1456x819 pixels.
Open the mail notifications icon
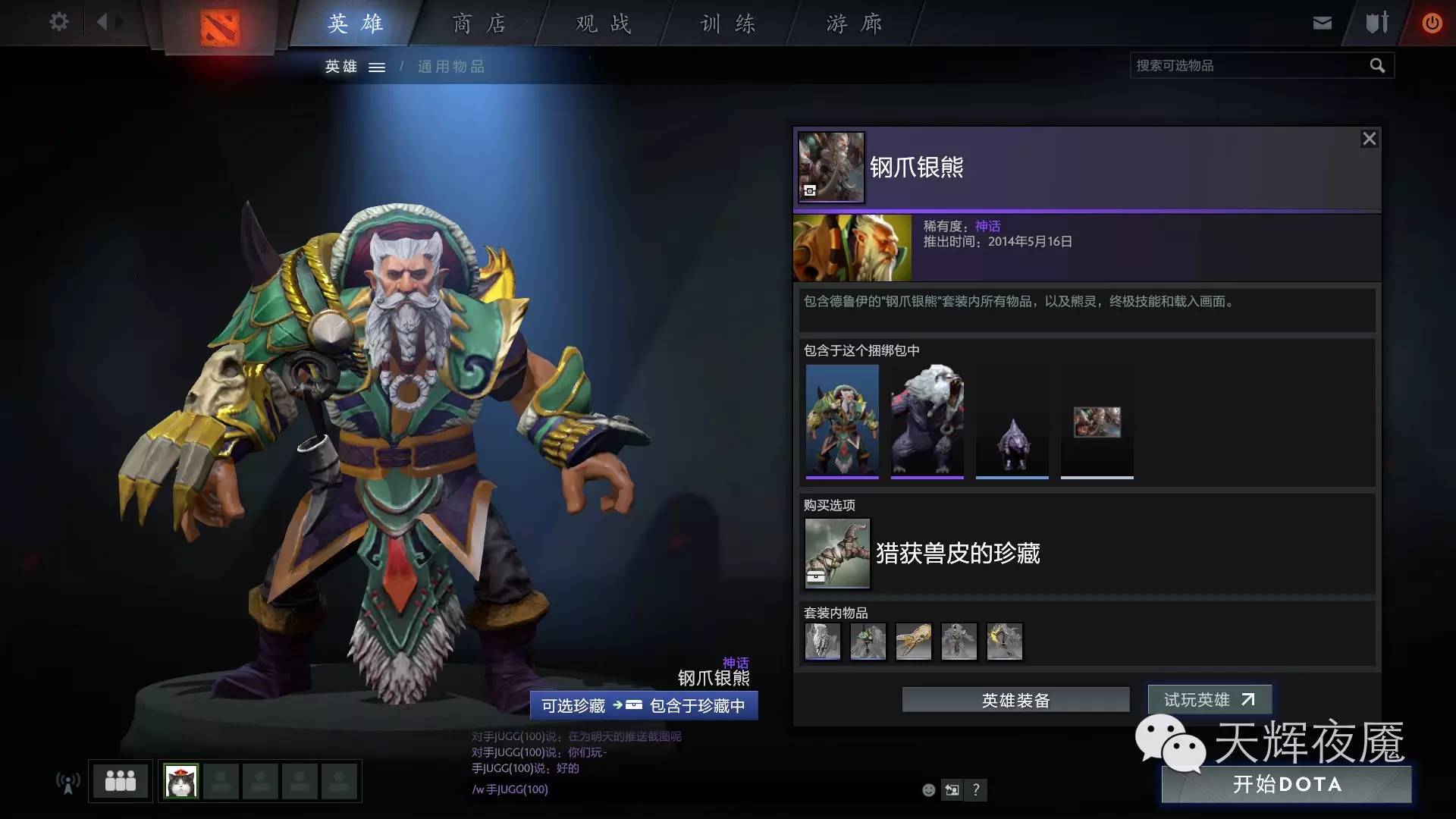click(x=1322, y=23)
